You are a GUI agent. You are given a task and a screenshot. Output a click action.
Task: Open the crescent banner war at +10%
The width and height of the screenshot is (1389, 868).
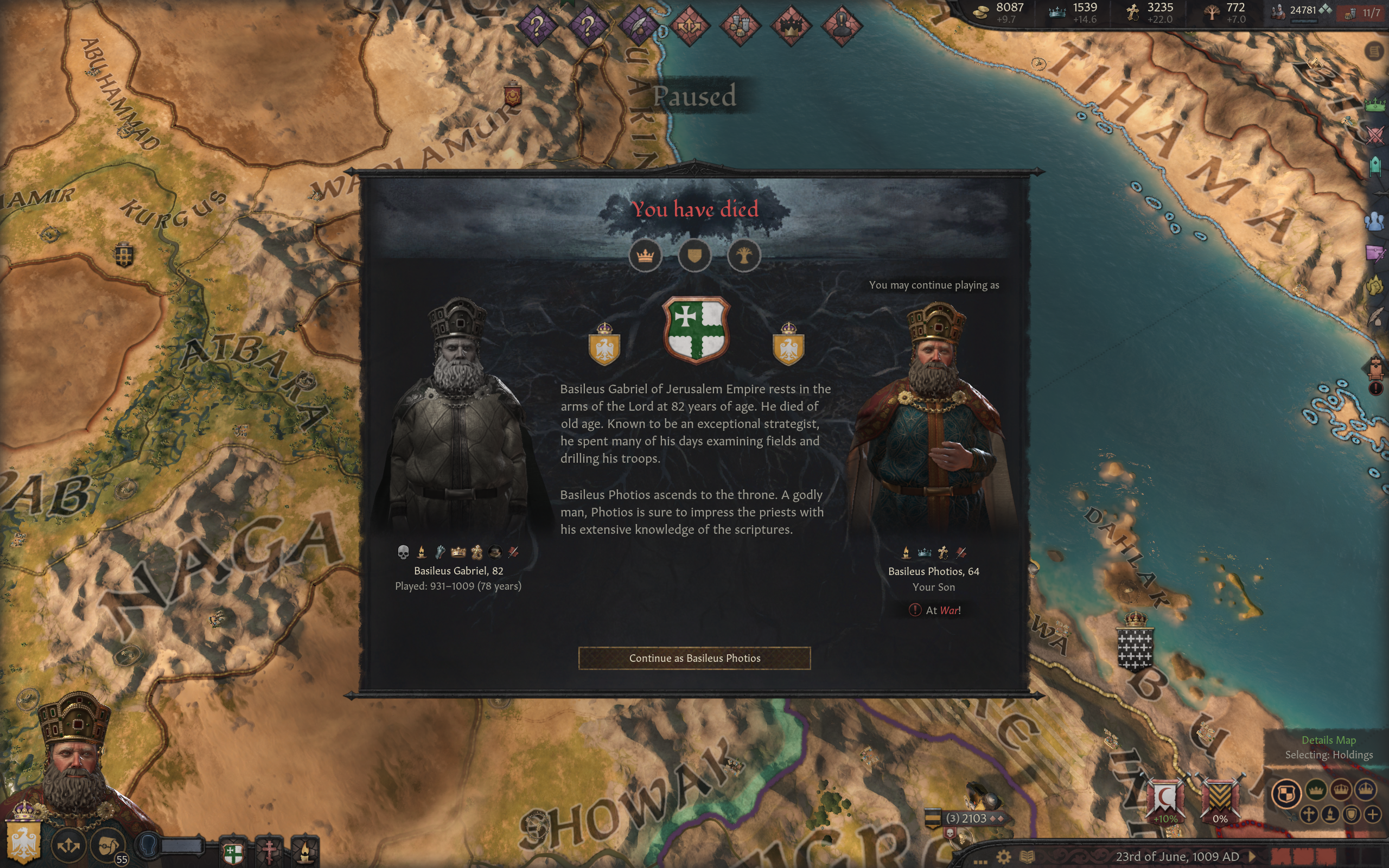click(1164, 799)
